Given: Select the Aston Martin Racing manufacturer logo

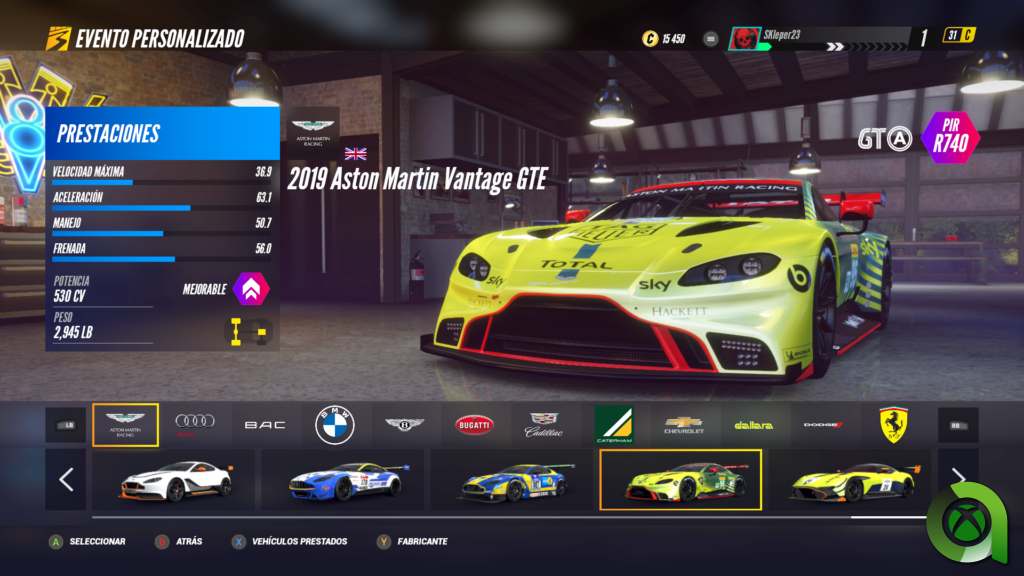Looking at the screenshot, I should pos(125,425).
